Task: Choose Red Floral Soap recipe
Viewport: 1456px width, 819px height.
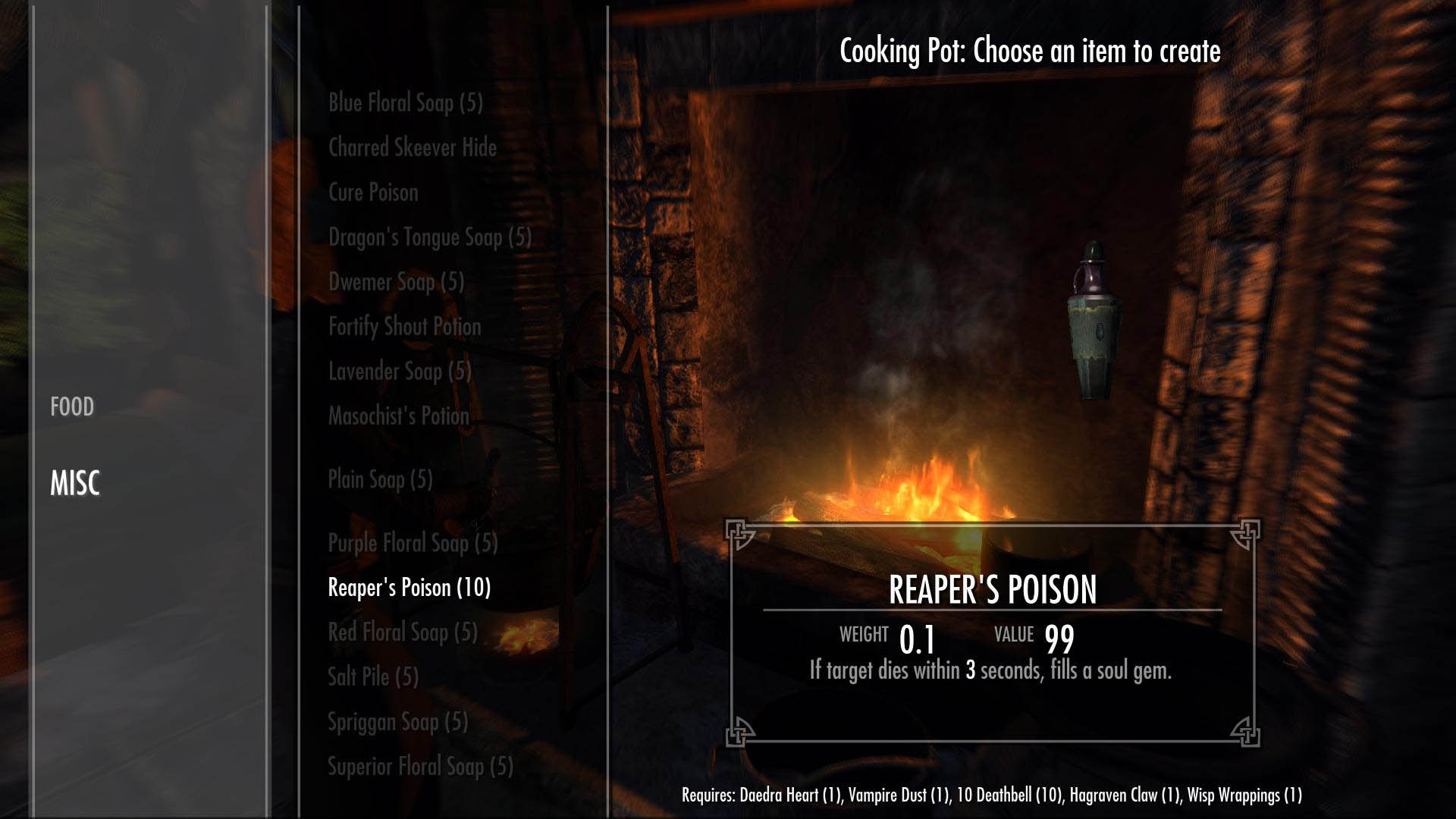Action: [403, 632]
